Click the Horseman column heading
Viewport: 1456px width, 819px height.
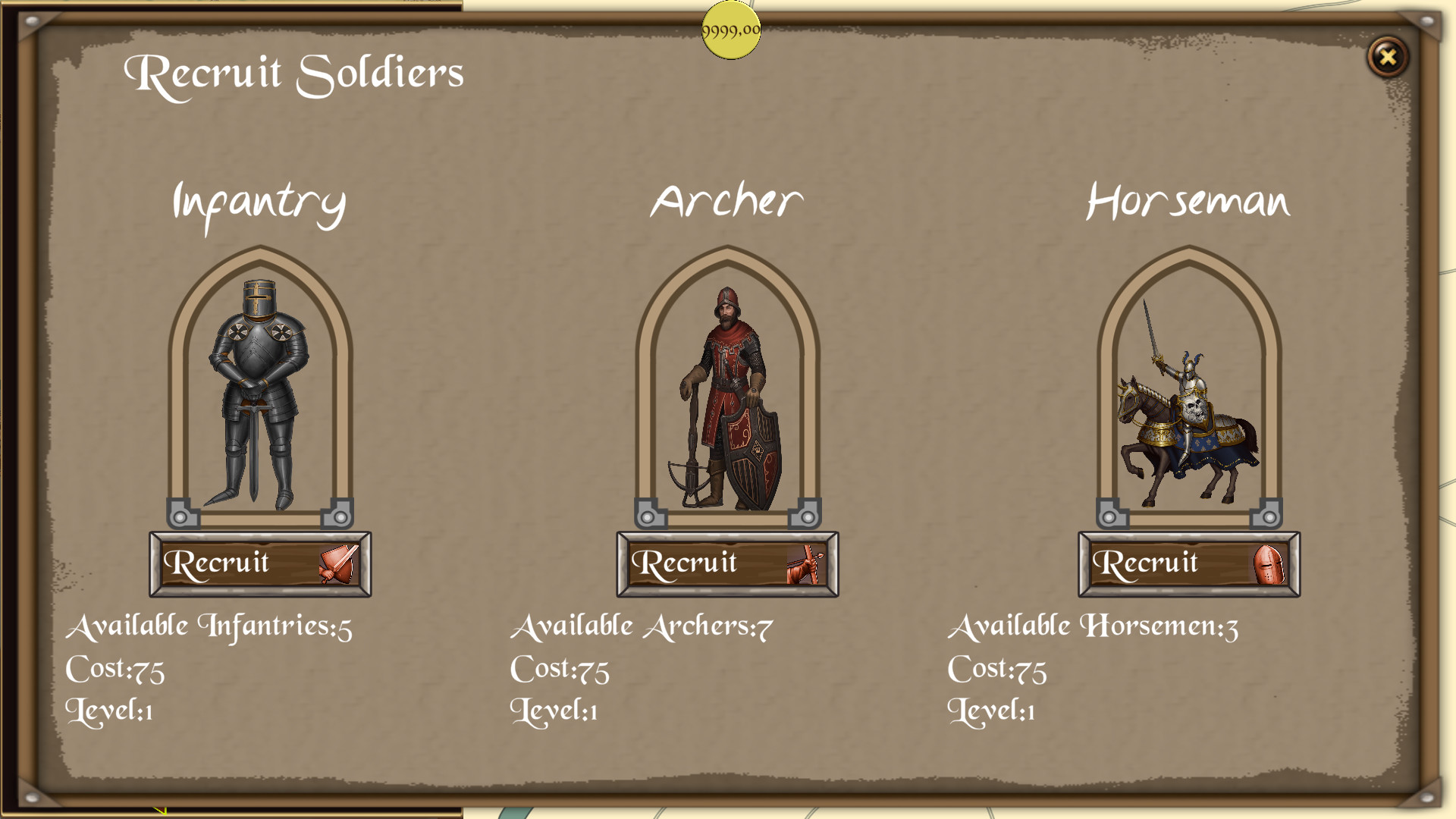coord(1188,199)
